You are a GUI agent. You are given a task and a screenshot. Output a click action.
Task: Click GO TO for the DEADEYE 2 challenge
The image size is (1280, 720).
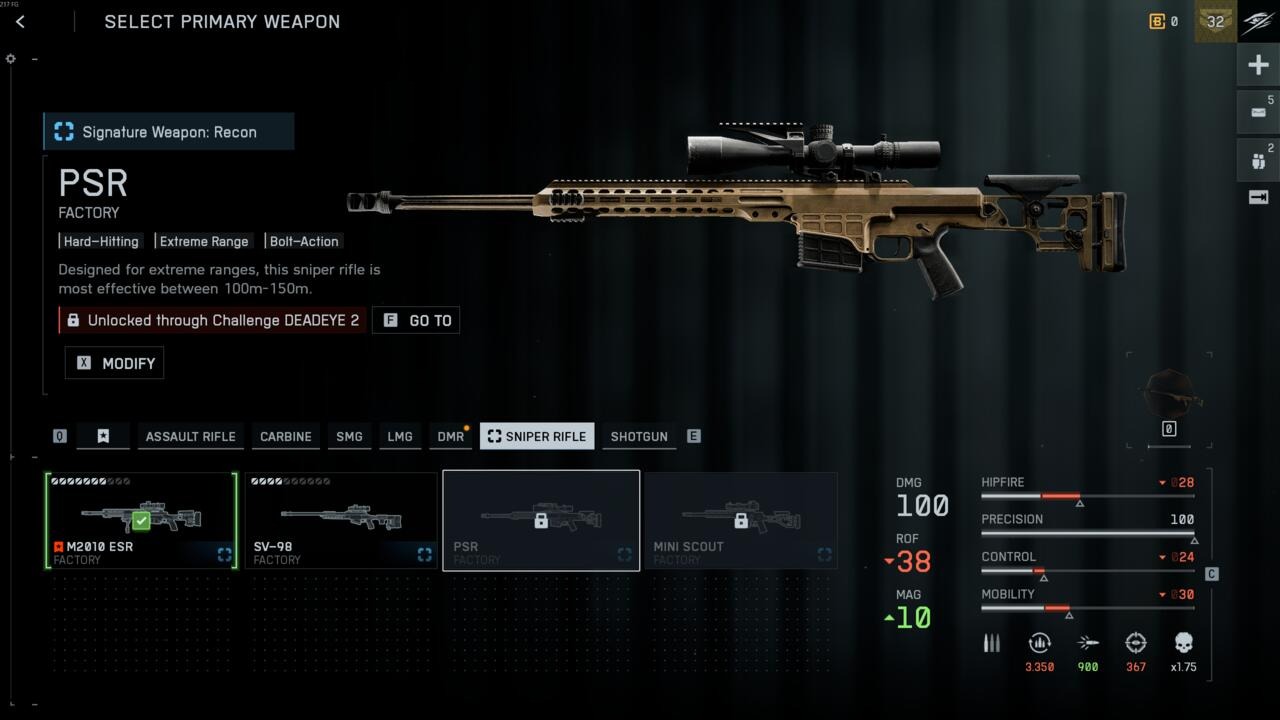(x=416, y=320)
